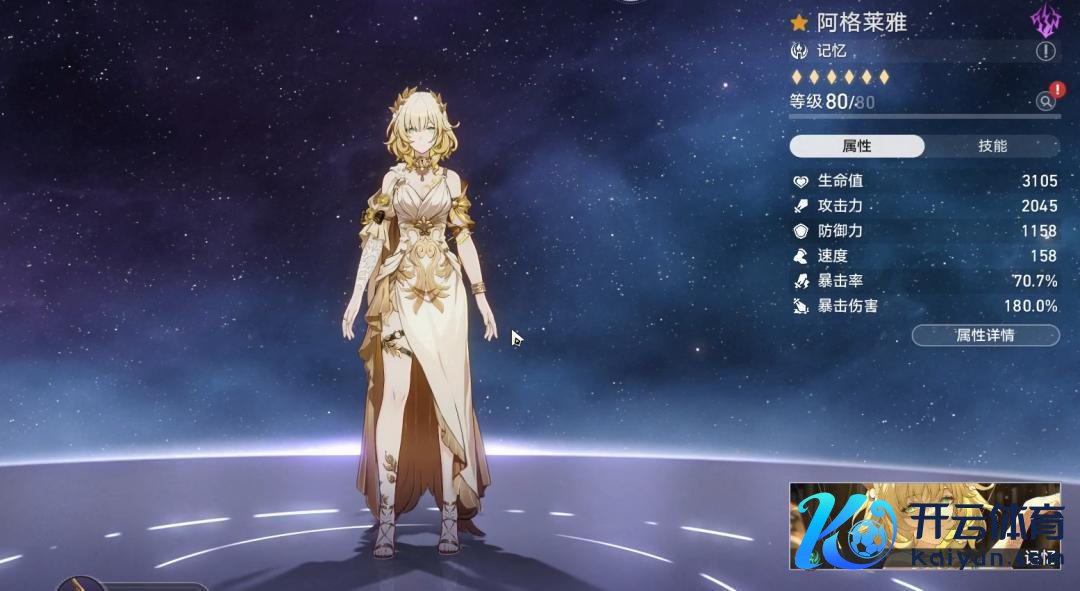The height and width of the screenshot is (591, 1080).
Task: Click the partially hidden round icon at the bottom edge
Action: (78, 584)
